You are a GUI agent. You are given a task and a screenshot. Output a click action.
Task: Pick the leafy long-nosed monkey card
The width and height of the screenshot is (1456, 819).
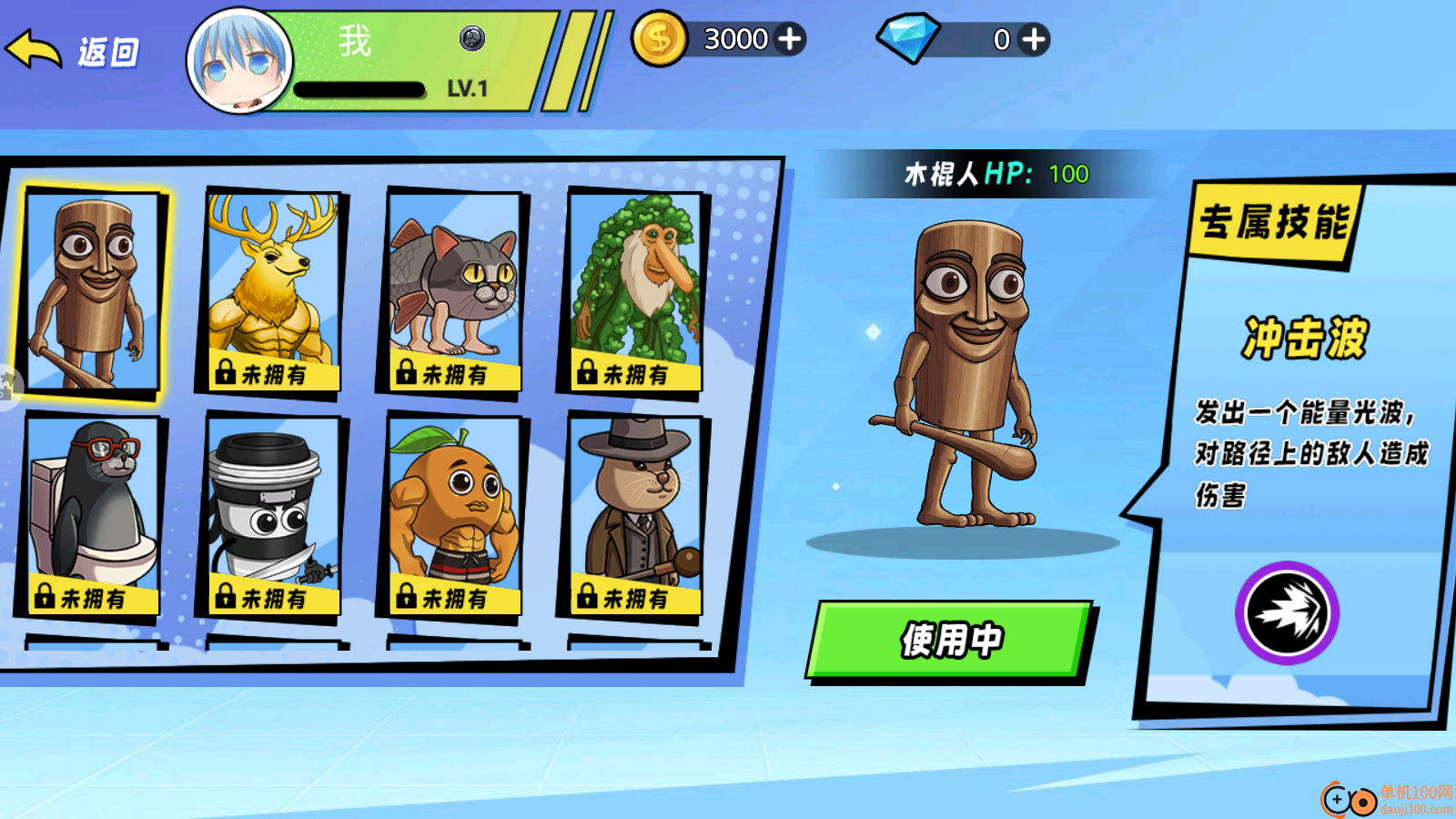click(x=634, y=291)
